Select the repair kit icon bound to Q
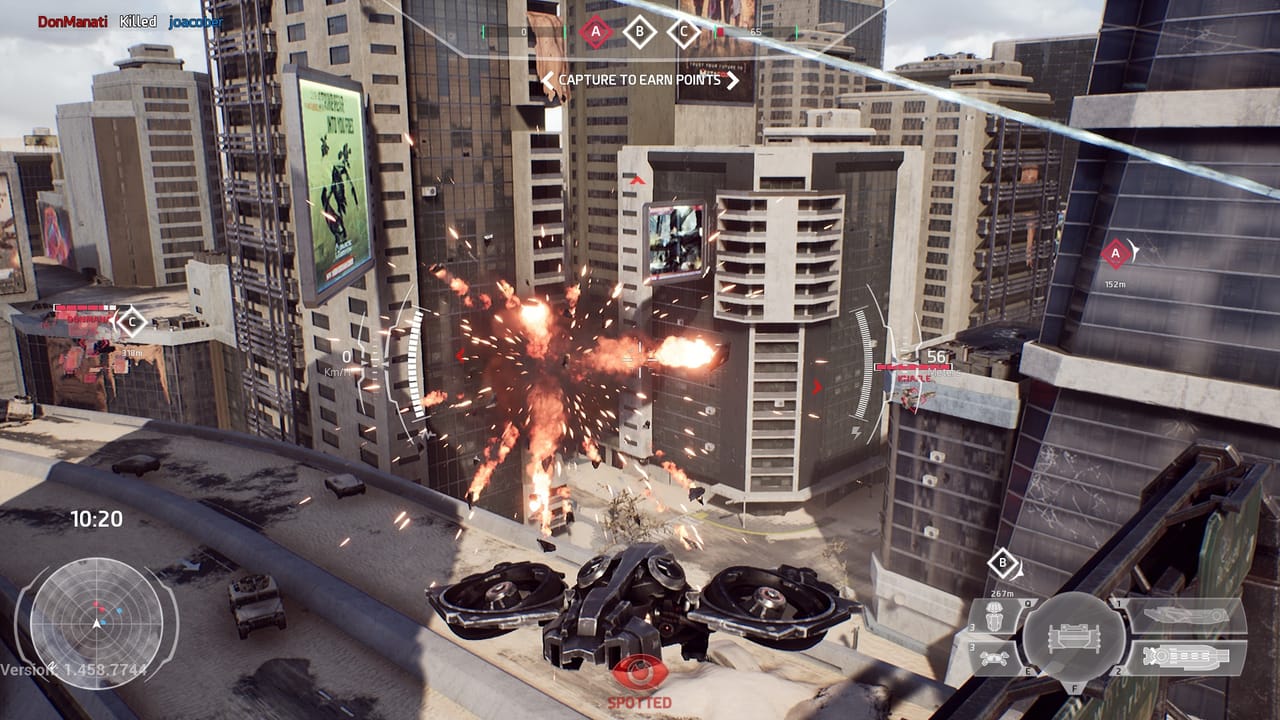Image resolution: width=1280 pixels, height=720 pixels. coord(996,614)
